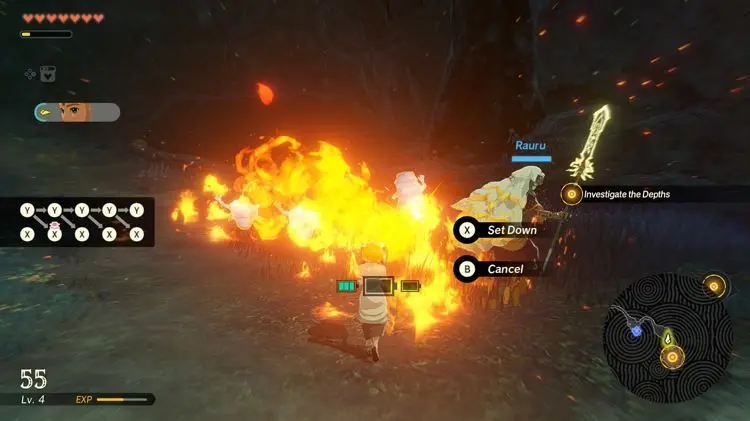
Task: Select the Cancel option
Action: (494, 269)
